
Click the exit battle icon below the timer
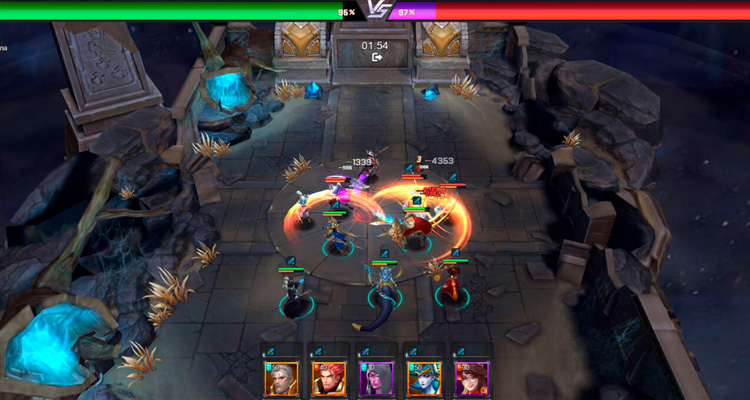[x=377, y=58]
